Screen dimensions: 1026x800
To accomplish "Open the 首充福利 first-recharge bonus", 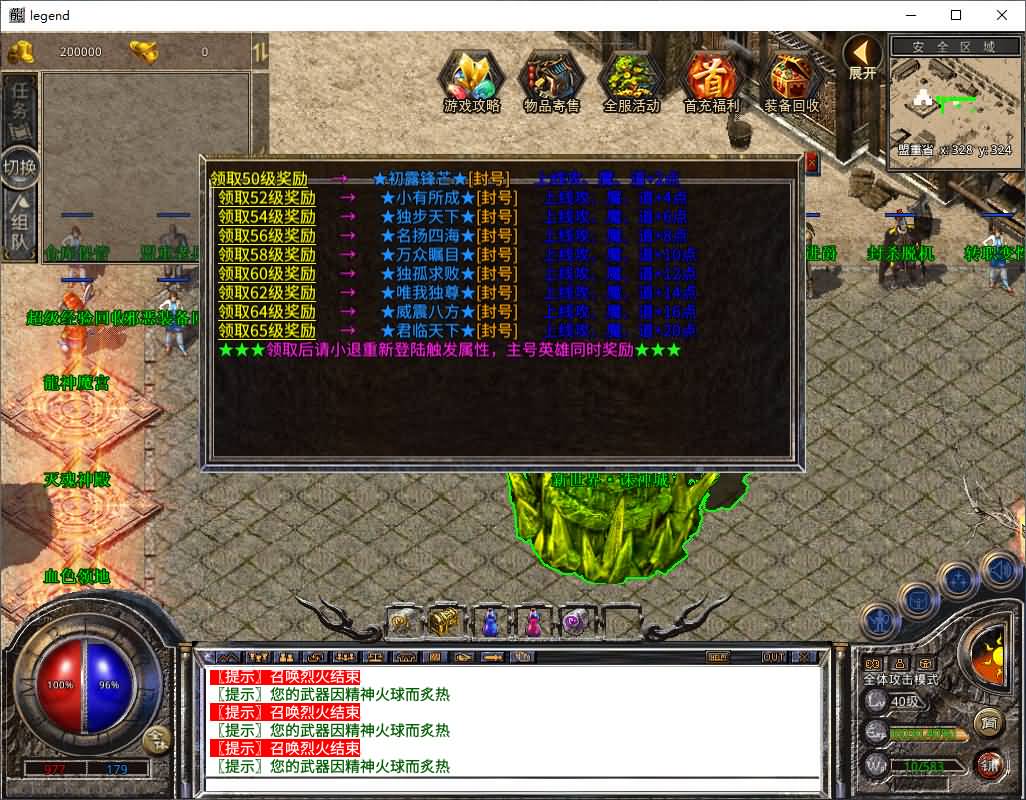I will coord(711,82).
